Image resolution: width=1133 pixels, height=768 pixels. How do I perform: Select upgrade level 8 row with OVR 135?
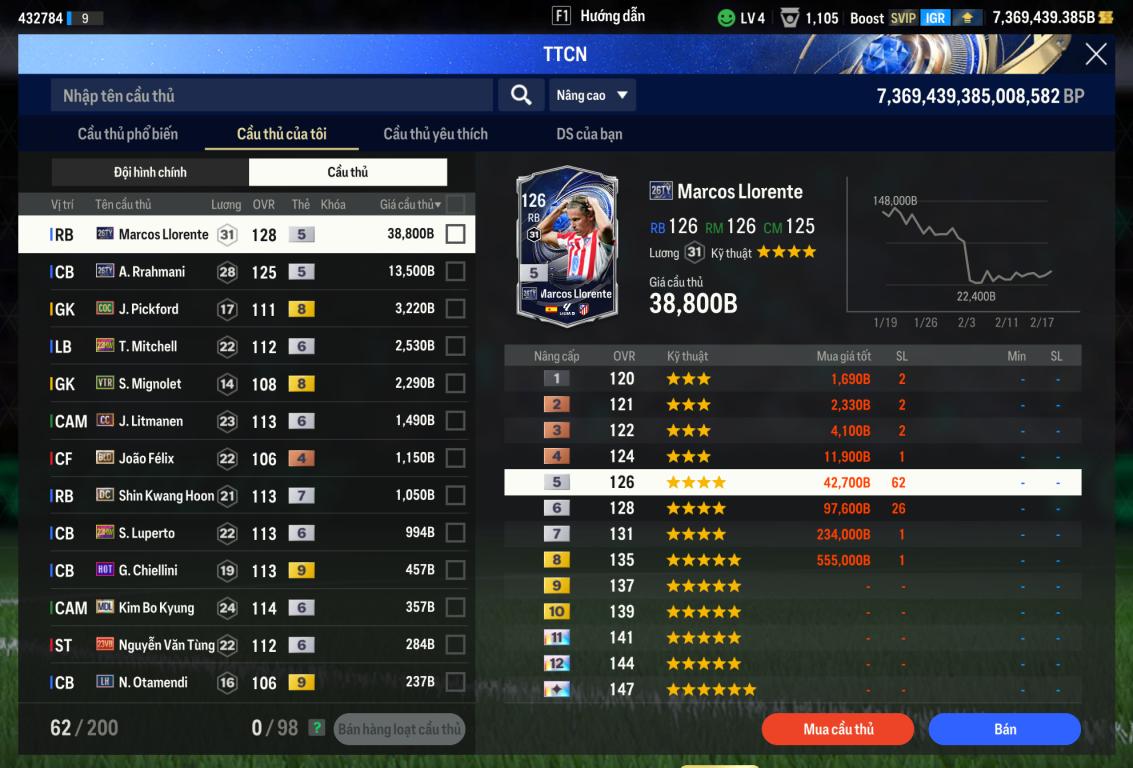coord(792,560)
